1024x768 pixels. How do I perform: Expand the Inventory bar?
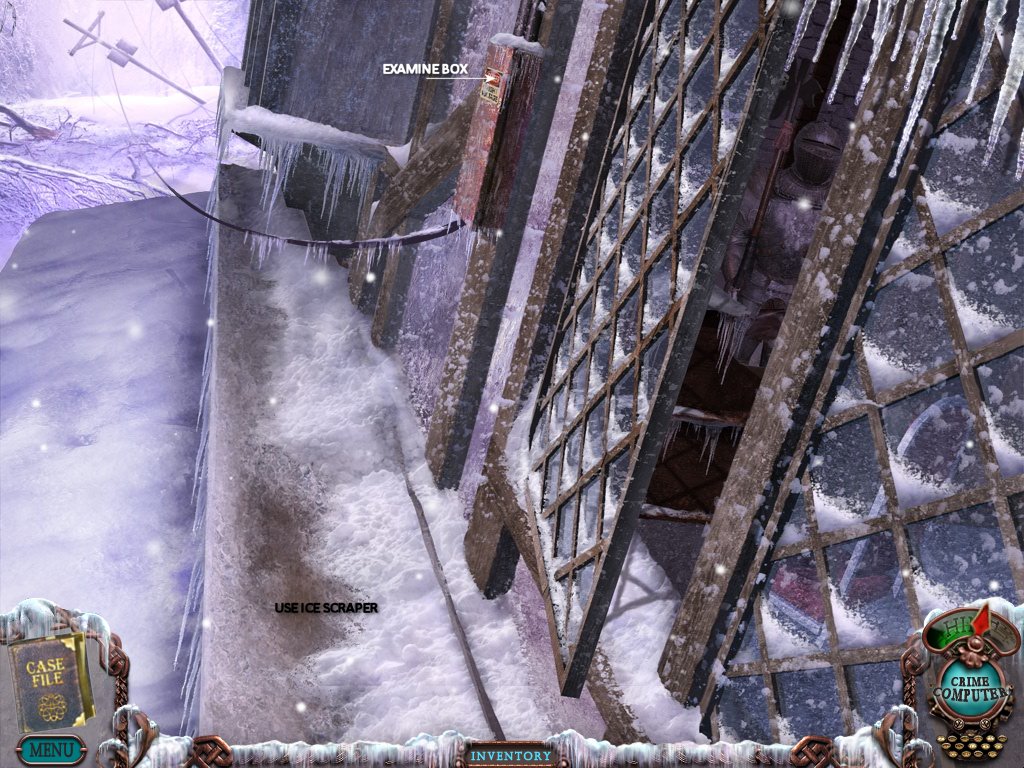click(511, 756)
